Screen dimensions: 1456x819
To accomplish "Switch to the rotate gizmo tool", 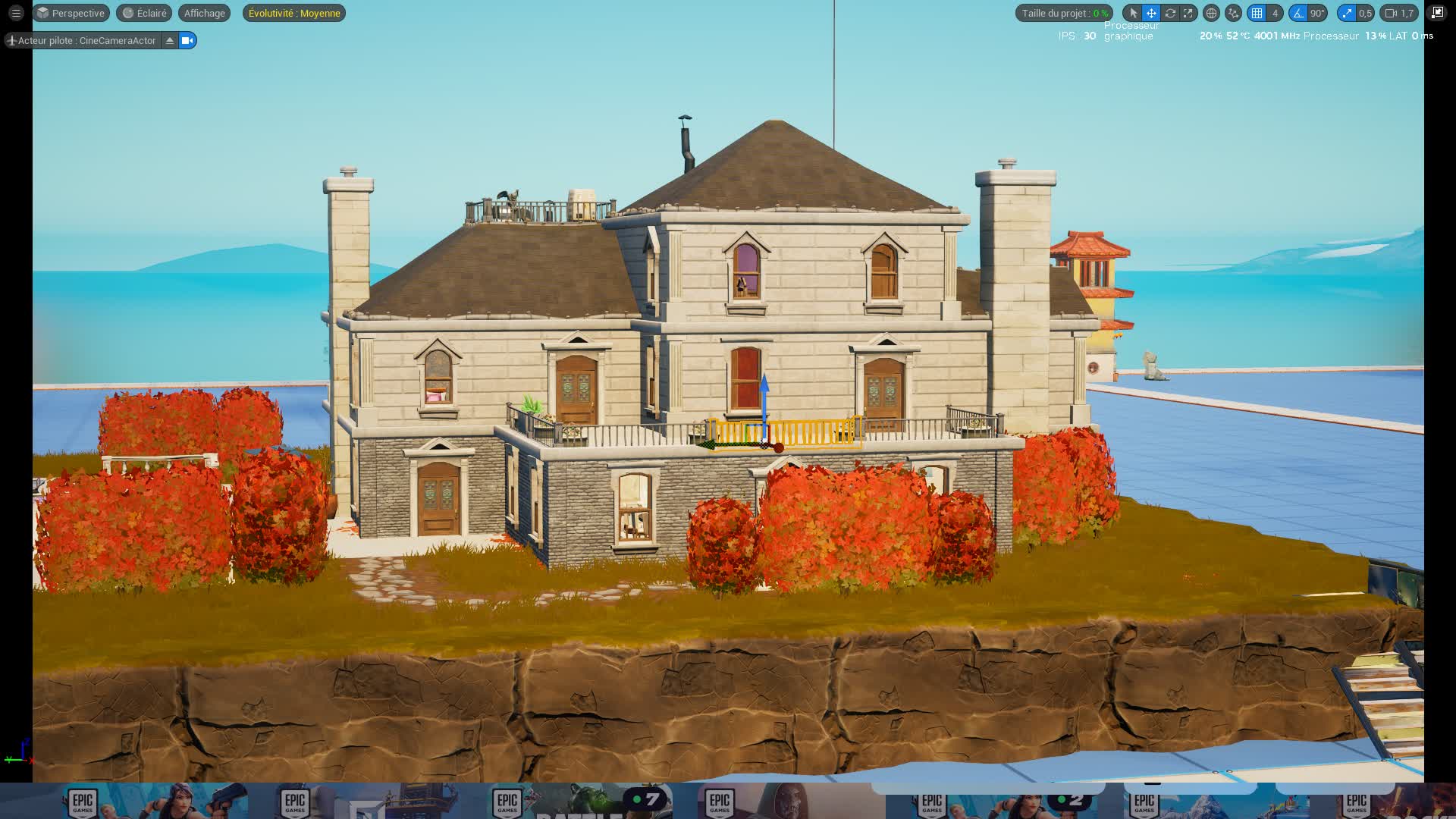I will 1170,13.
